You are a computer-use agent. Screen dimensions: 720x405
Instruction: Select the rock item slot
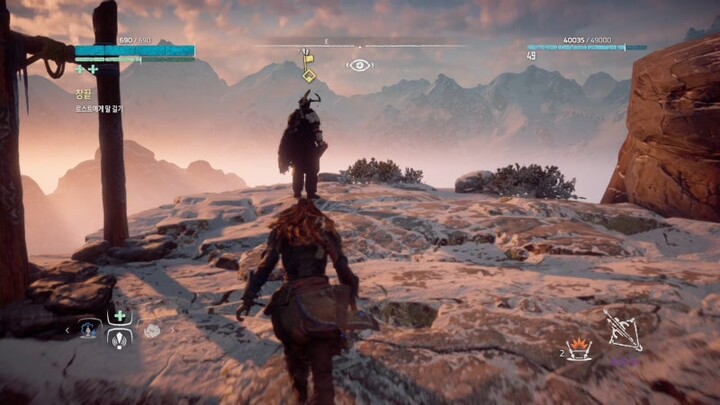pyautogui.click(x=152, y=330)
